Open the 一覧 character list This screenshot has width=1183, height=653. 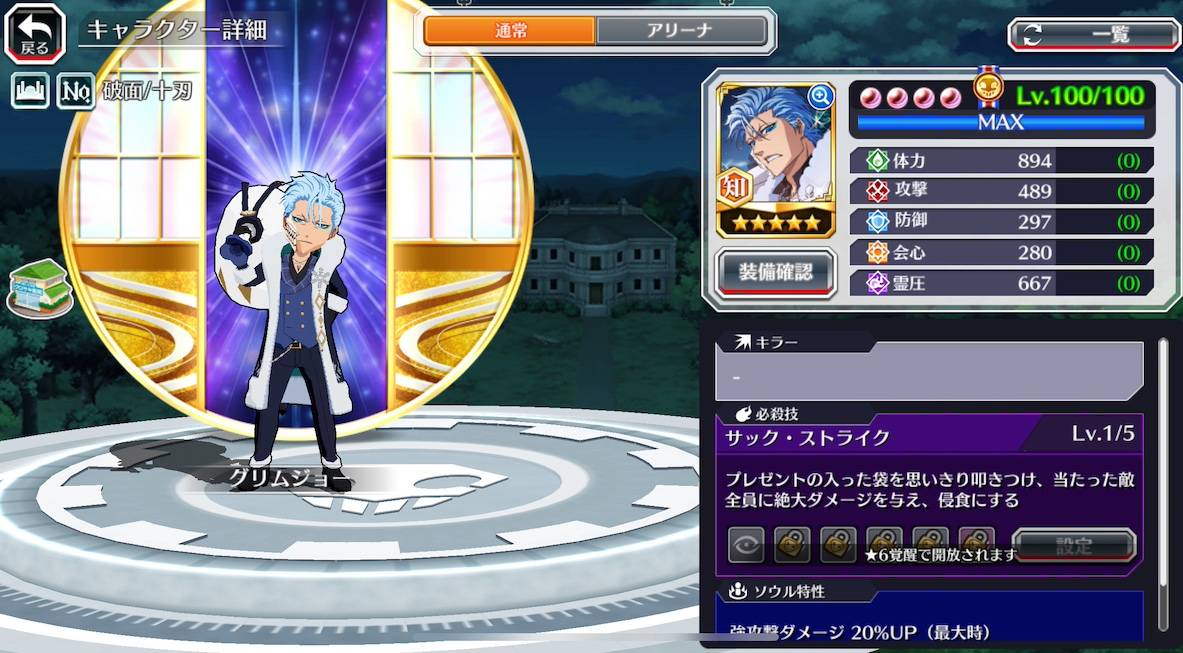tap(1093, 35)
